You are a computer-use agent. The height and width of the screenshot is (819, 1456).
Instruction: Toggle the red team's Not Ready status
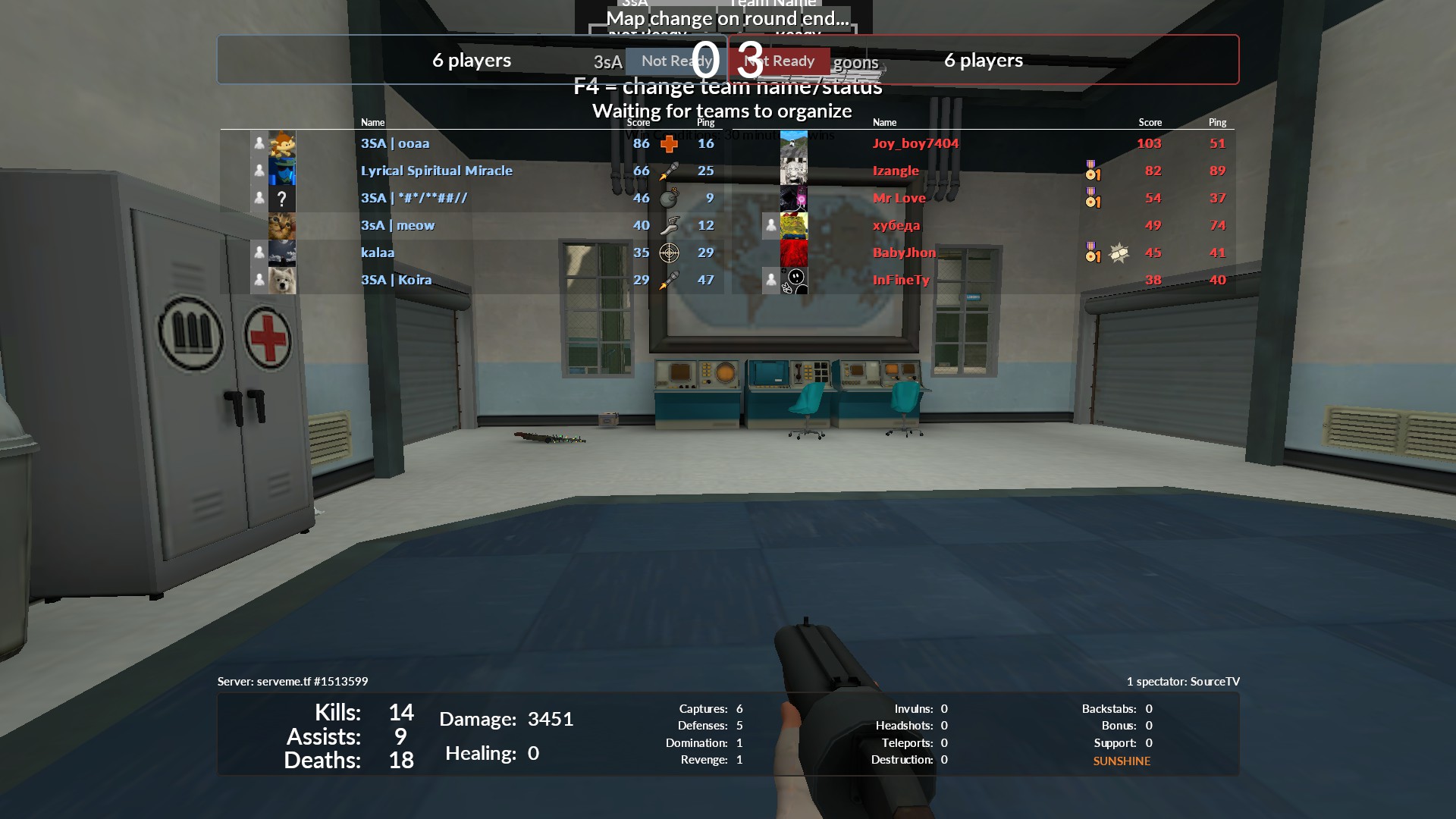pyautogui.click(x=781, y=61)
